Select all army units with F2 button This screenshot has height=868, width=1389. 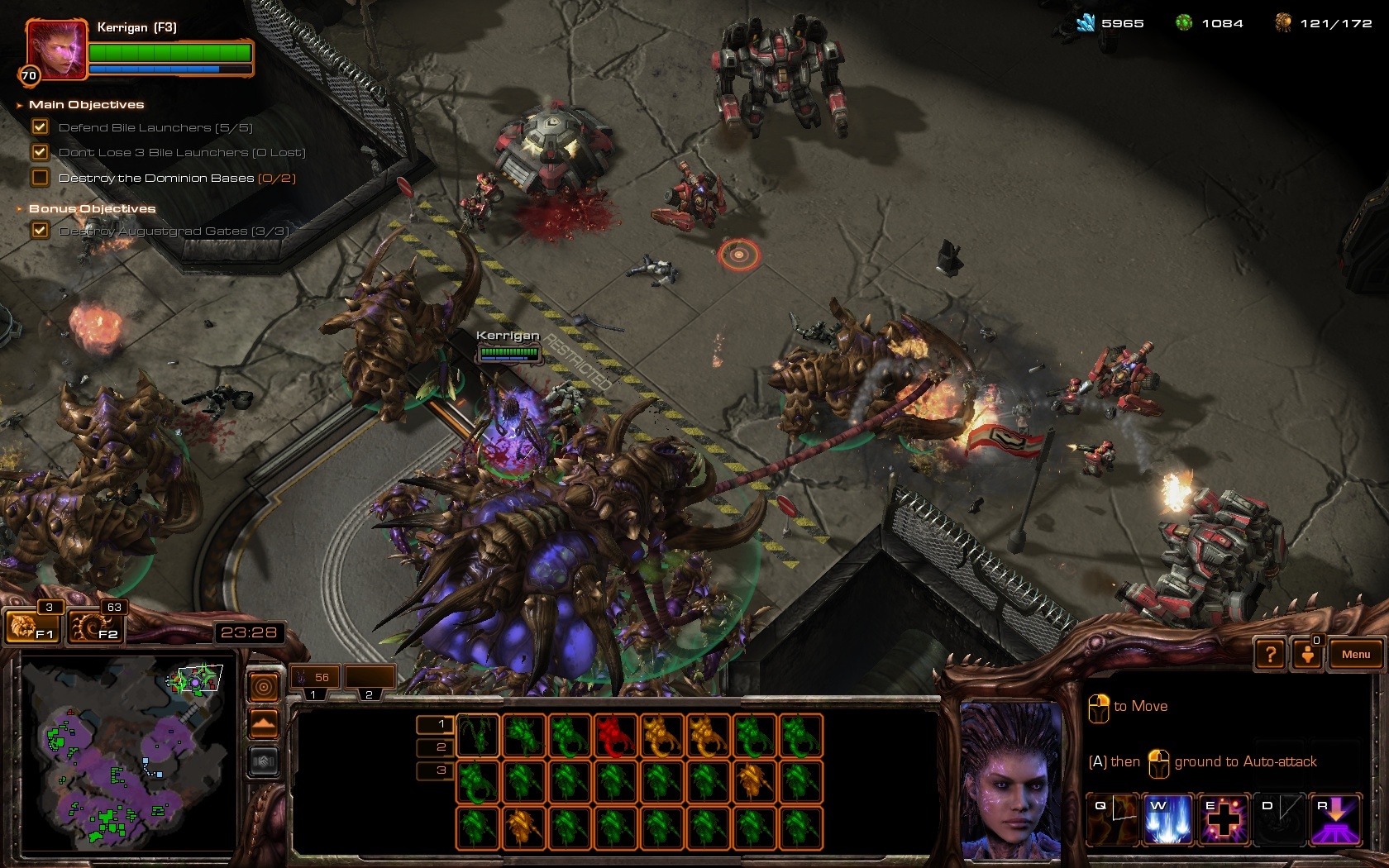click(96, 627)
